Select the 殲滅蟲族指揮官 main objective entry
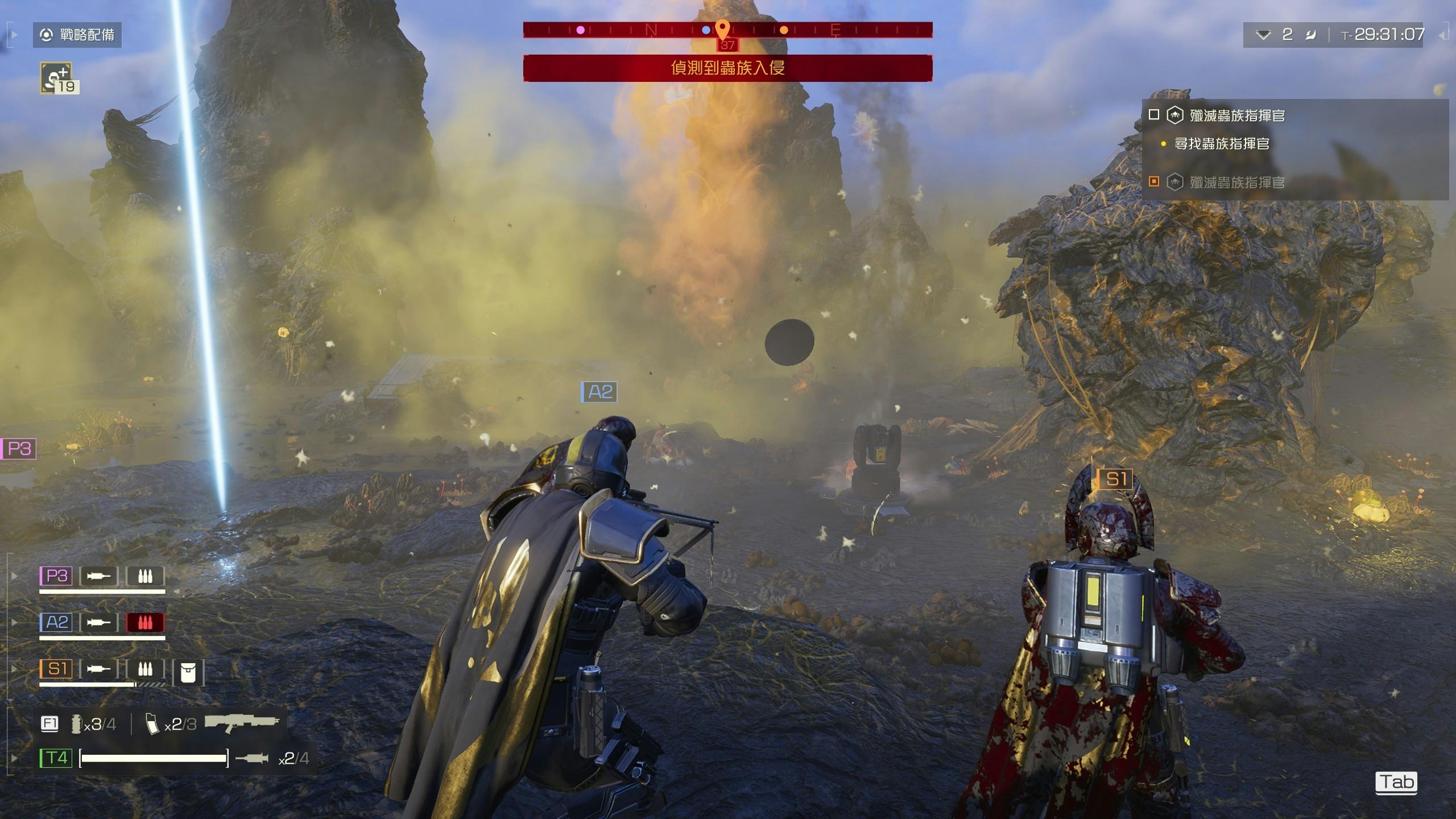 point(1236,115)
